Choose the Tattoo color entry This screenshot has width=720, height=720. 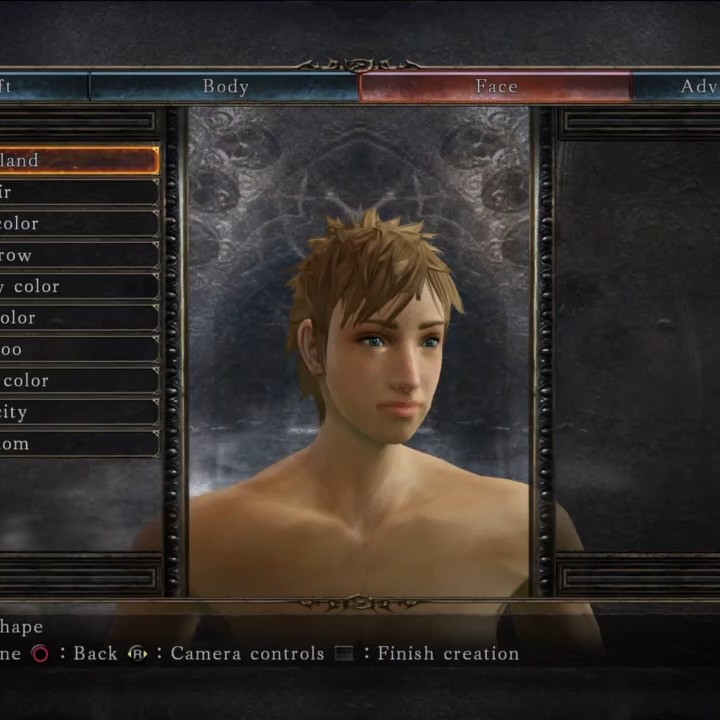(x=78, y=380)
